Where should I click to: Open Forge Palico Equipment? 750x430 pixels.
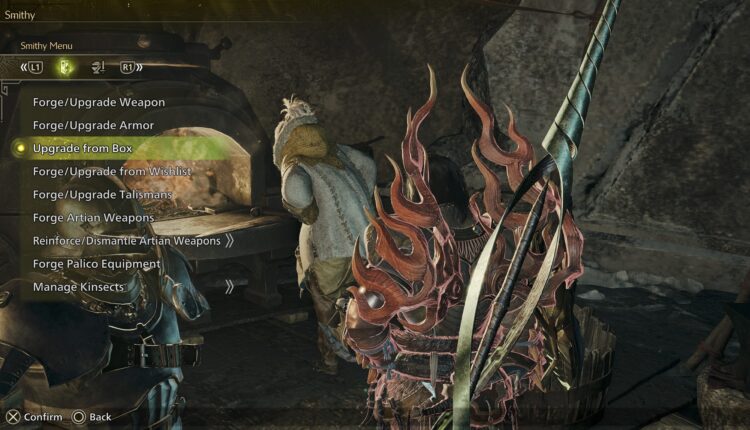coord(96,264)
